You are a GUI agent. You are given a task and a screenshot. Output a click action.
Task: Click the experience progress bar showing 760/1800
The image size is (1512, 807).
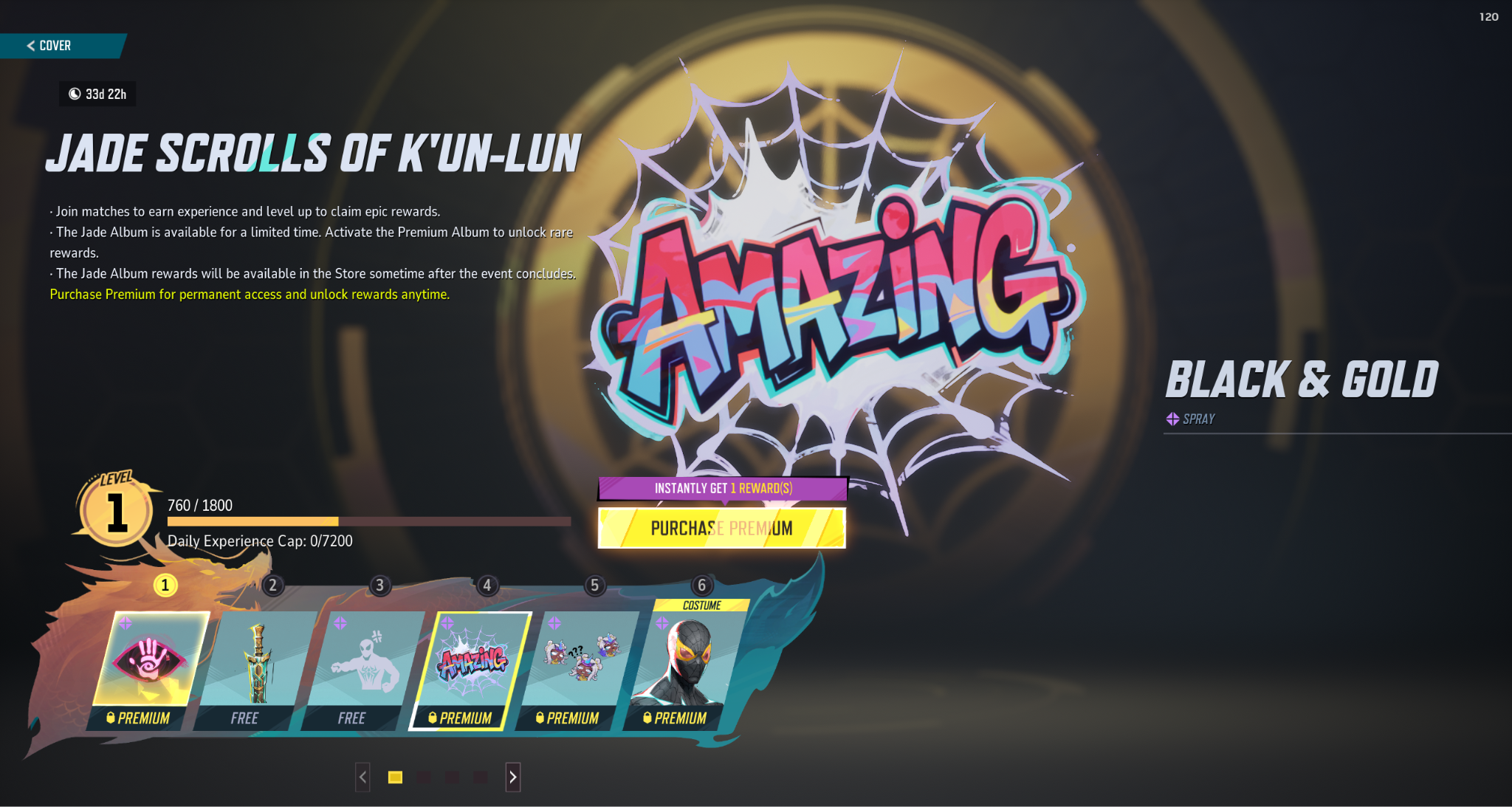[x=369, y=521]
